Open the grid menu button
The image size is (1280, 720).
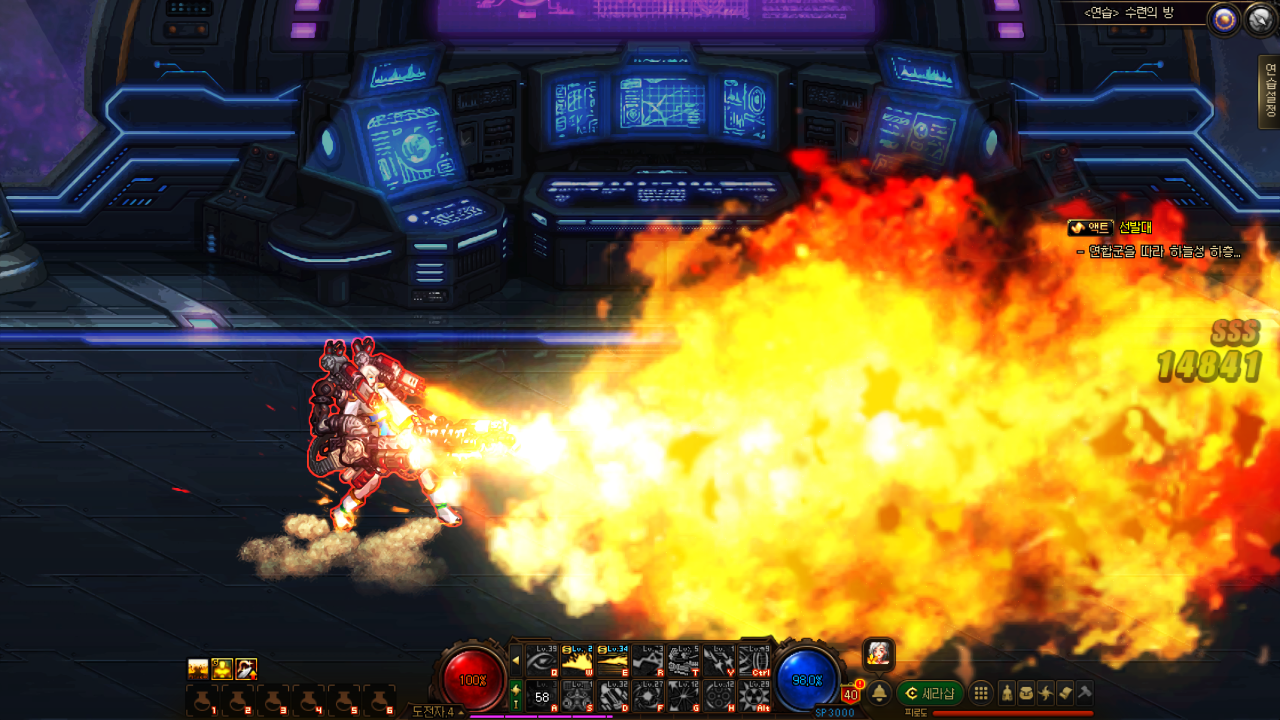click(x=982, y=693)
